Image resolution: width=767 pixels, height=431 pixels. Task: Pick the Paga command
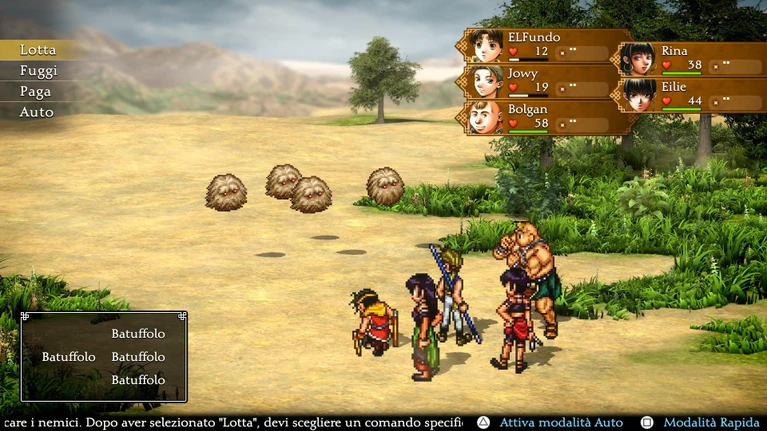click(35, 91)
